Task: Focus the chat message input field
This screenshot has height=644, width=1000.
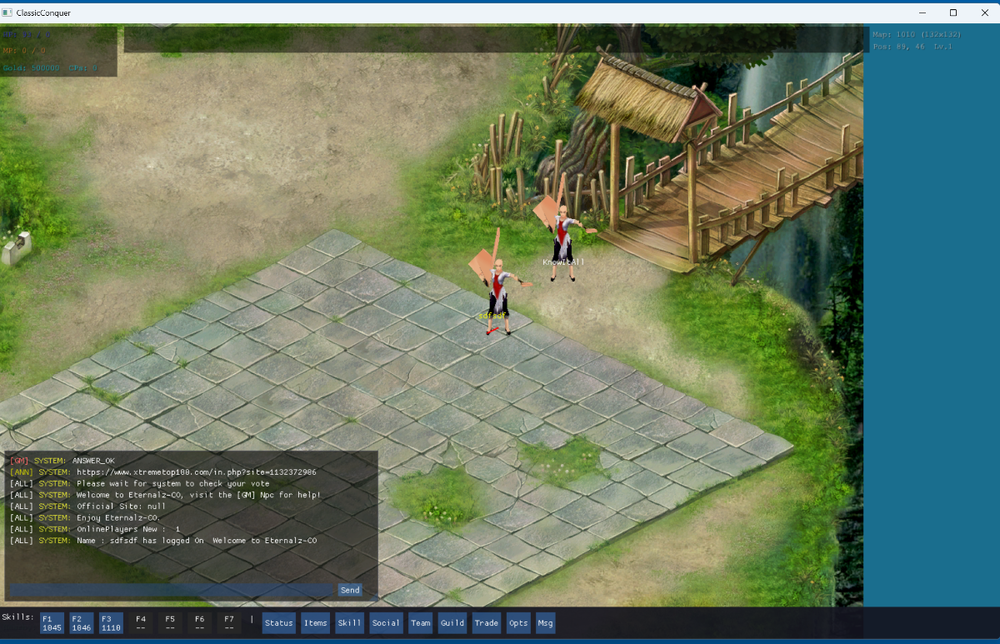Action: [170, 590]
